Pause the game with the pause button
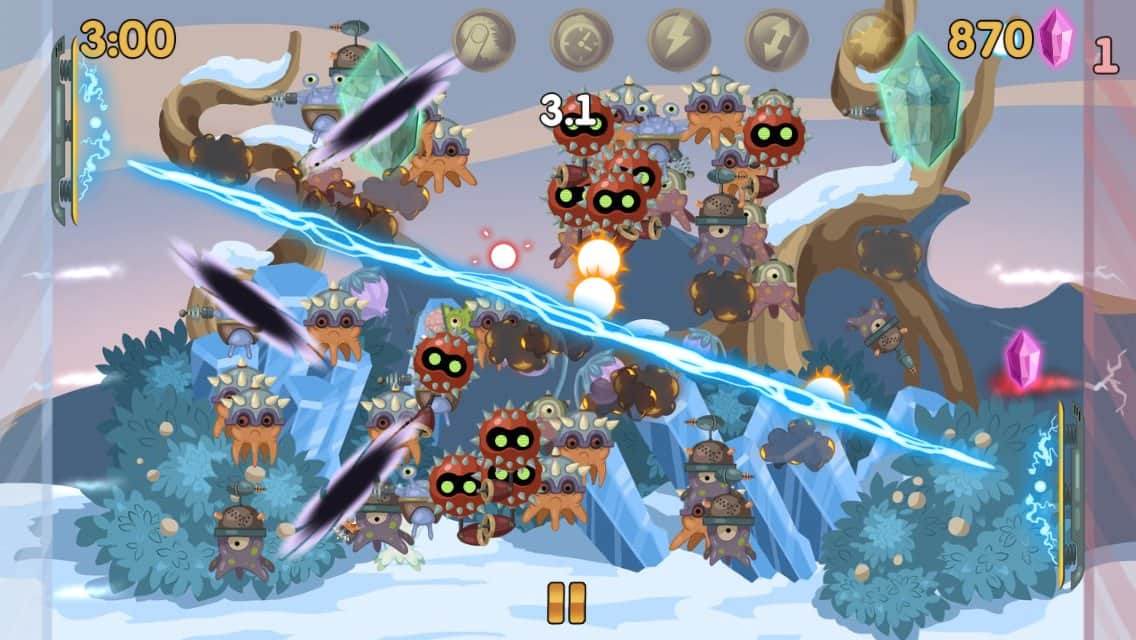1136x640 pixels. tap(566, 602)
